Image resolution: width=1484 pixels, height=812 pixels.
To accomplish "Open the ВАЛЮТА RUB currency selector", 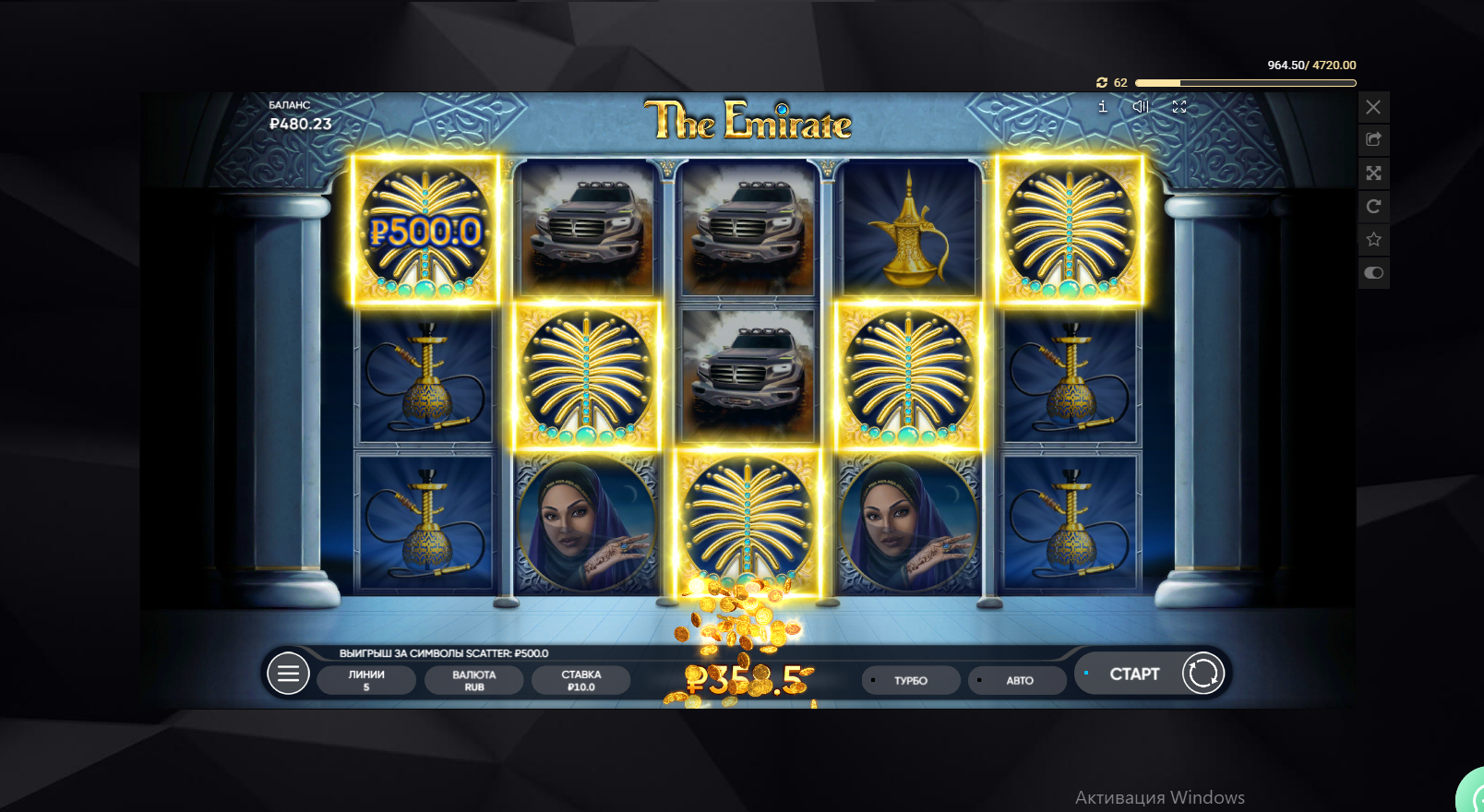I will (x=473, y=680).
